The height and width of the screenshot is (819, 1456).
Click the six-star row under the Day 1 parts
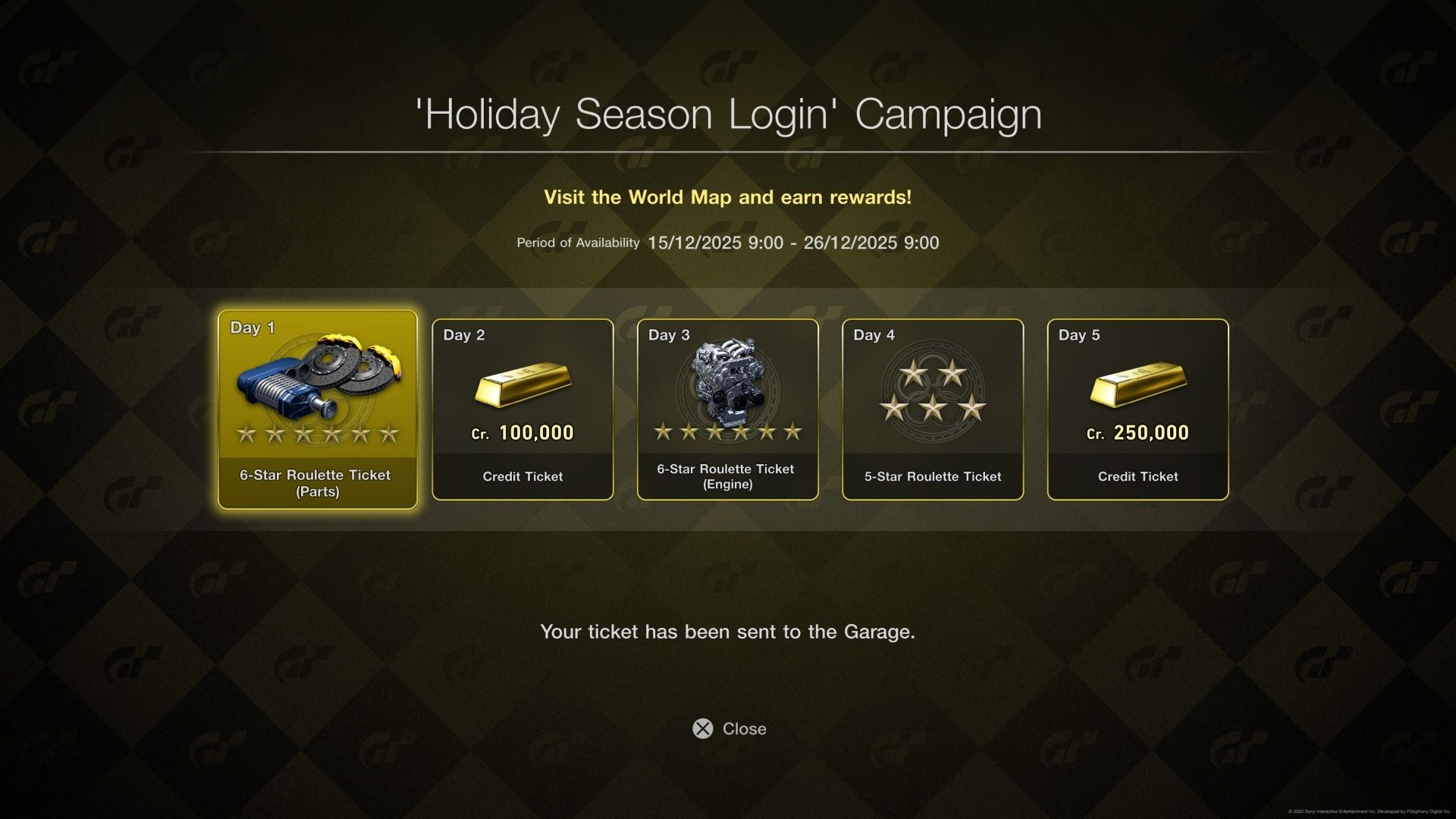[317, 435]
